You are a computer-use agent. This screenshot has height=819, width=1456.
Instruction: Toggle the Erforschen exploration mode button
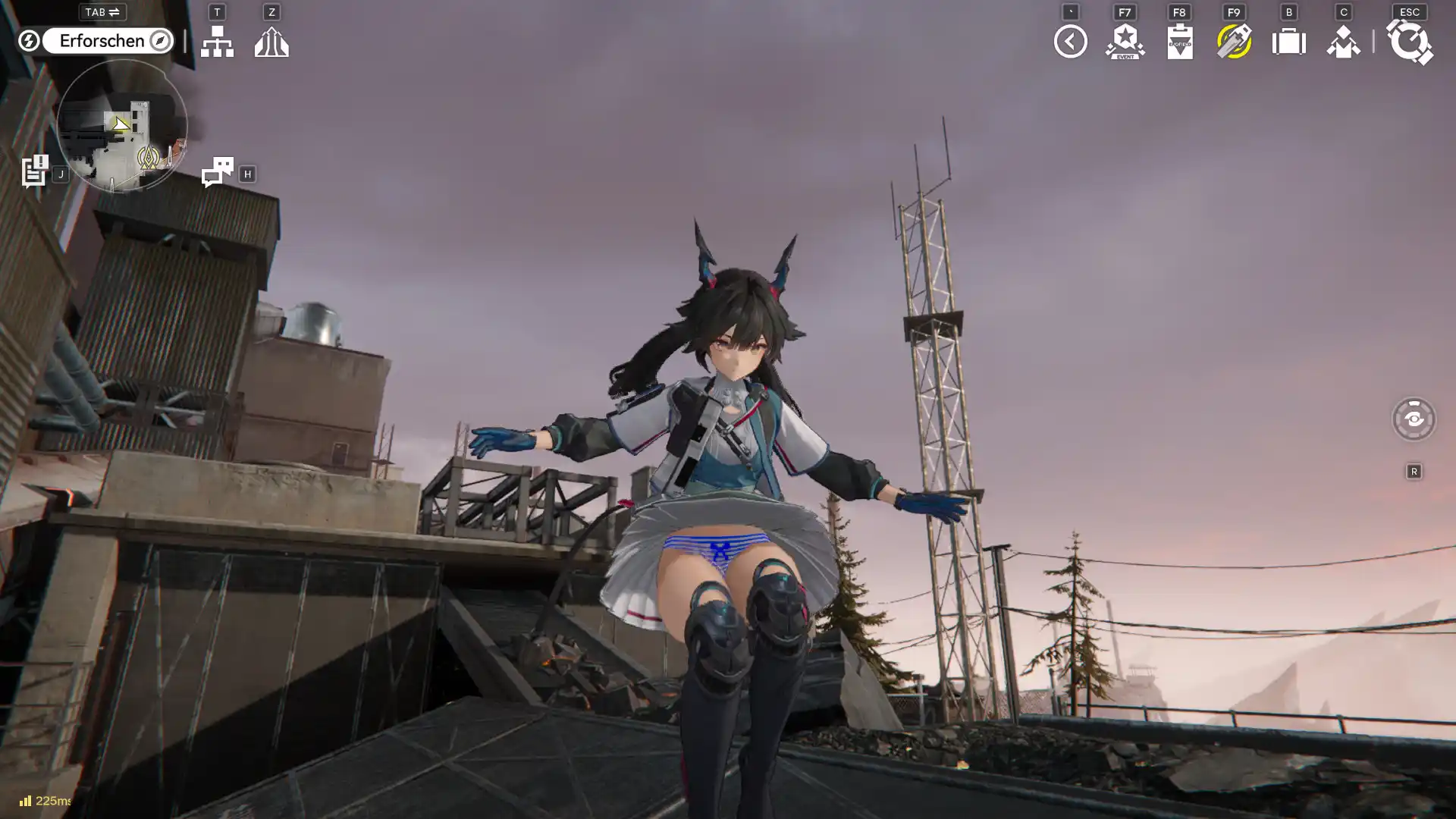(107, 41)
